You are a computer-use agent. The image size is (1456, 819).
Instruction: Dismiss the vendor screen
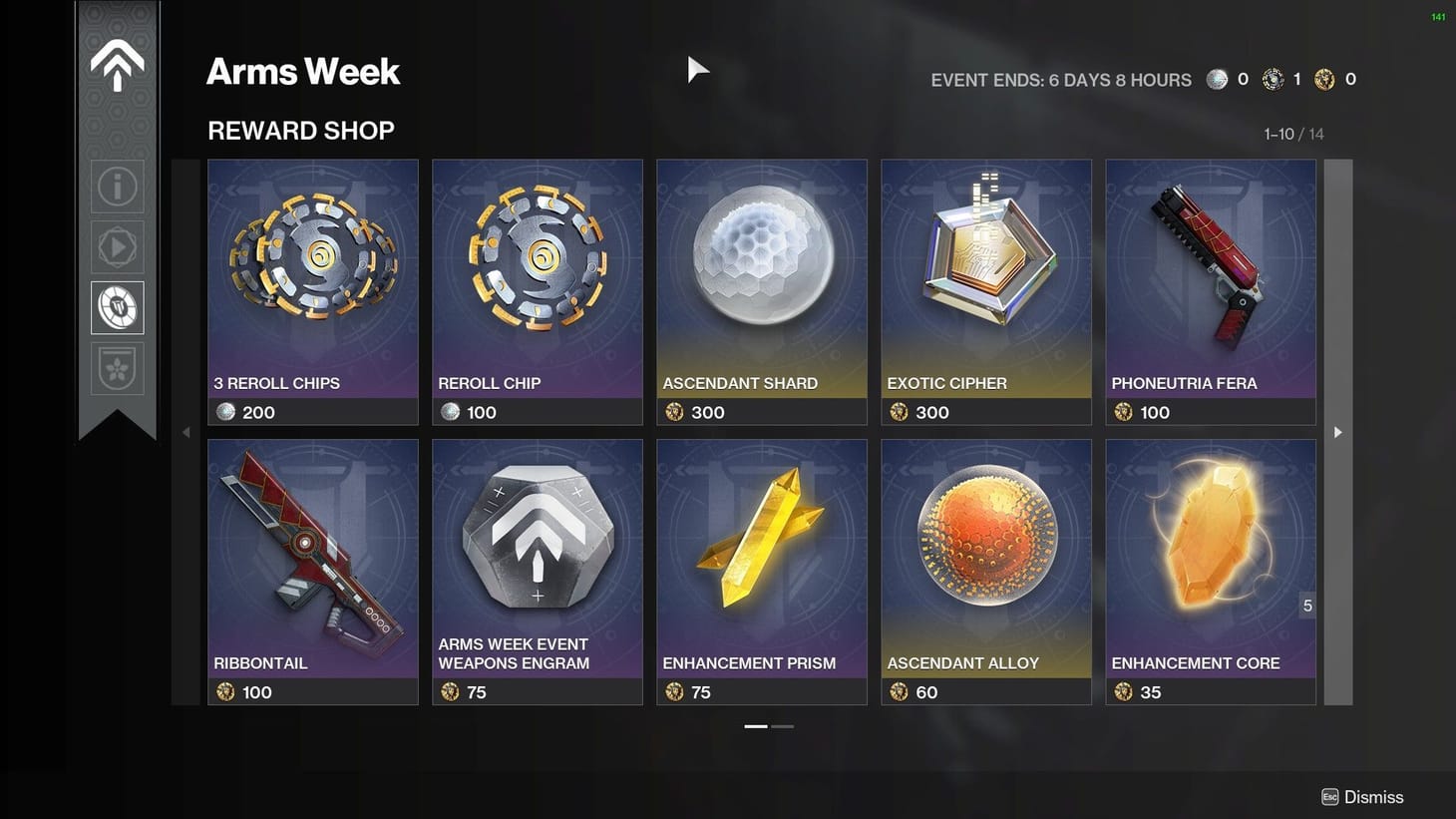(1363, 796)
